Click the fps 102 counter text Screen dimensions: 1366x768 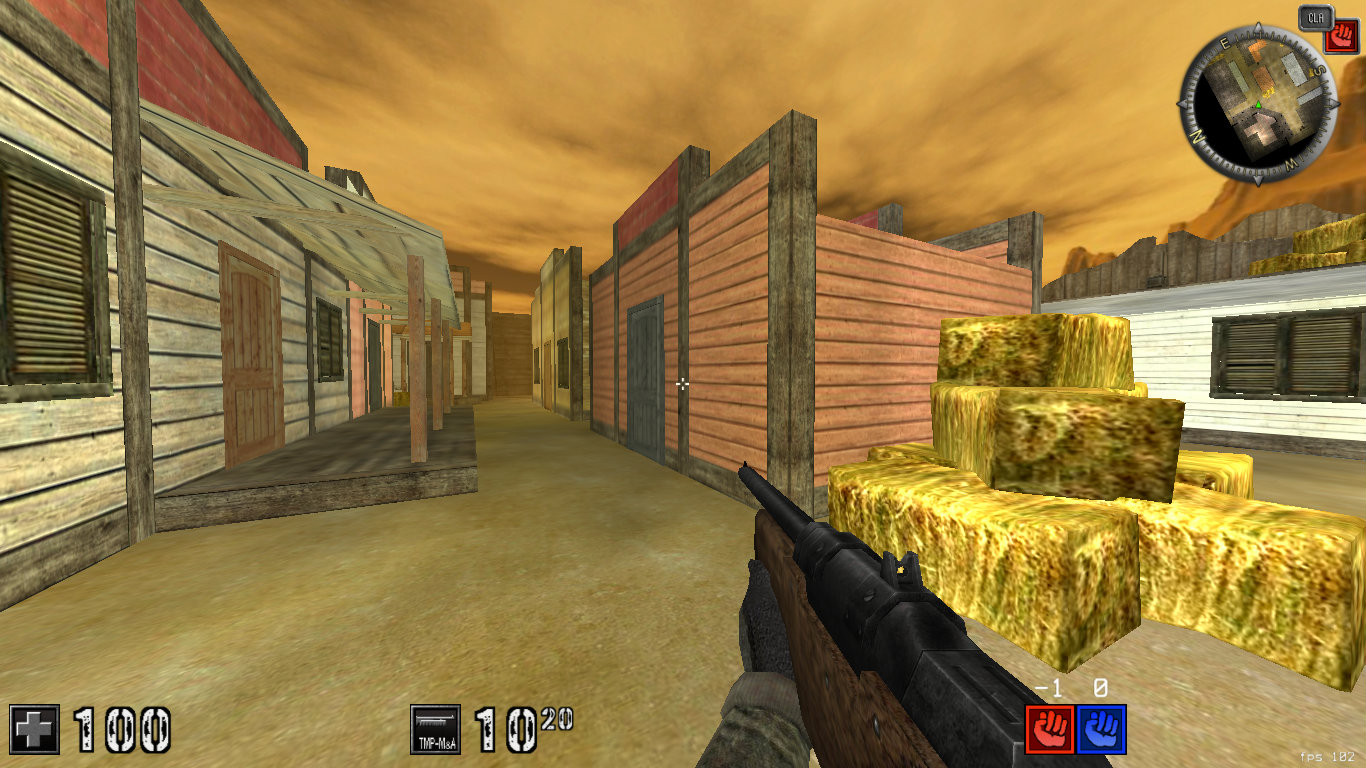click(x=1327, y=756)
